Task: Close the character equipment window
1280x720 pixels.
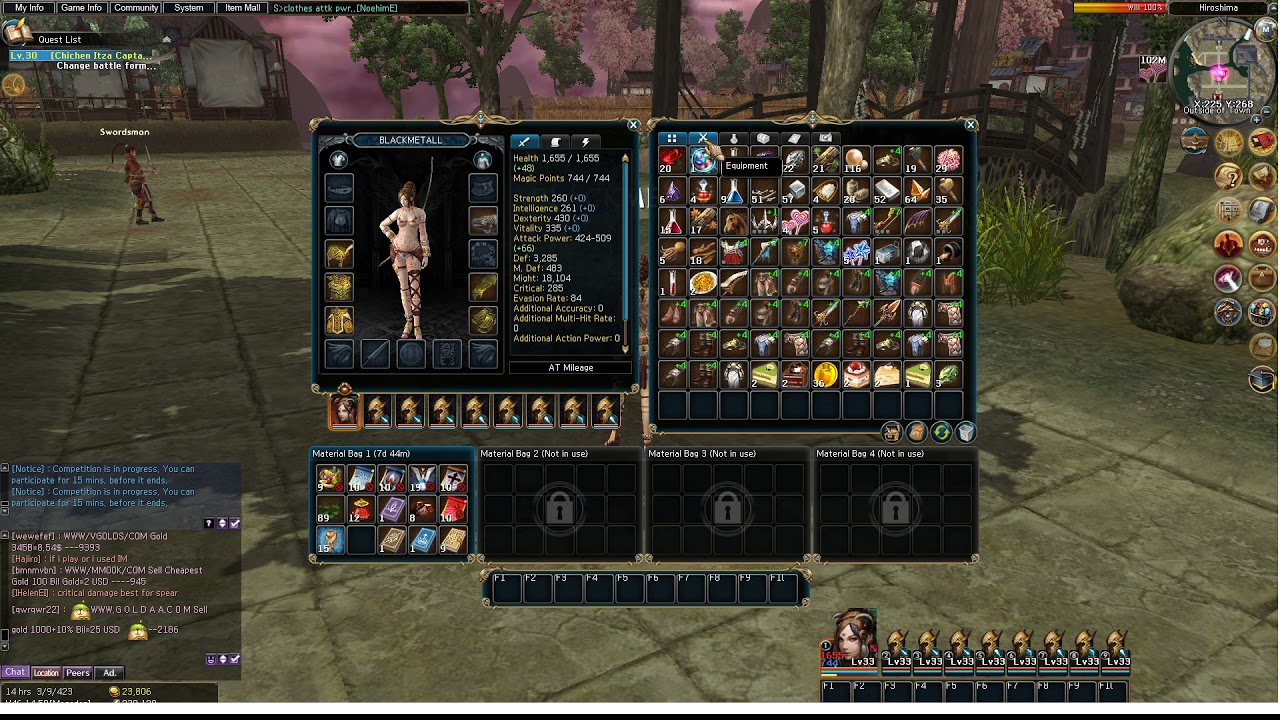Action: [633, 125]
